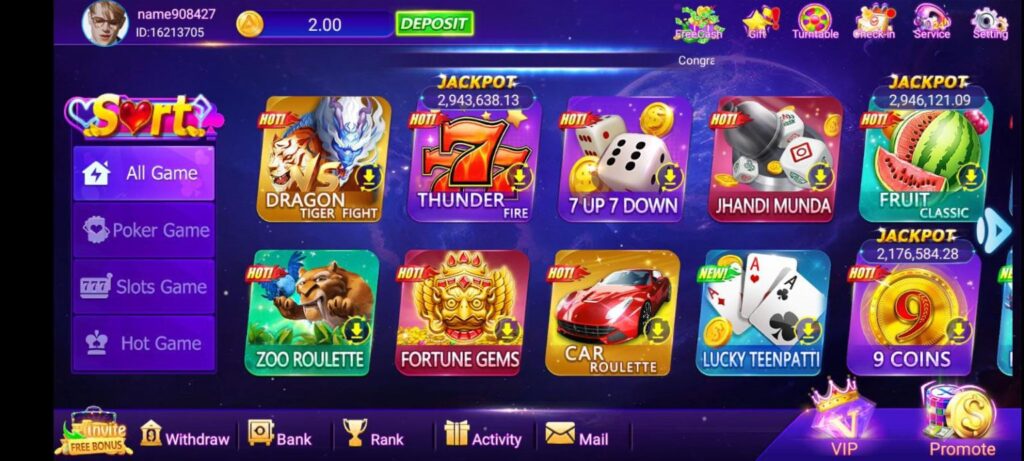1024x461 pixels.
Task: Open the Jhandi Munda game tile
Action: coord(775,160)
